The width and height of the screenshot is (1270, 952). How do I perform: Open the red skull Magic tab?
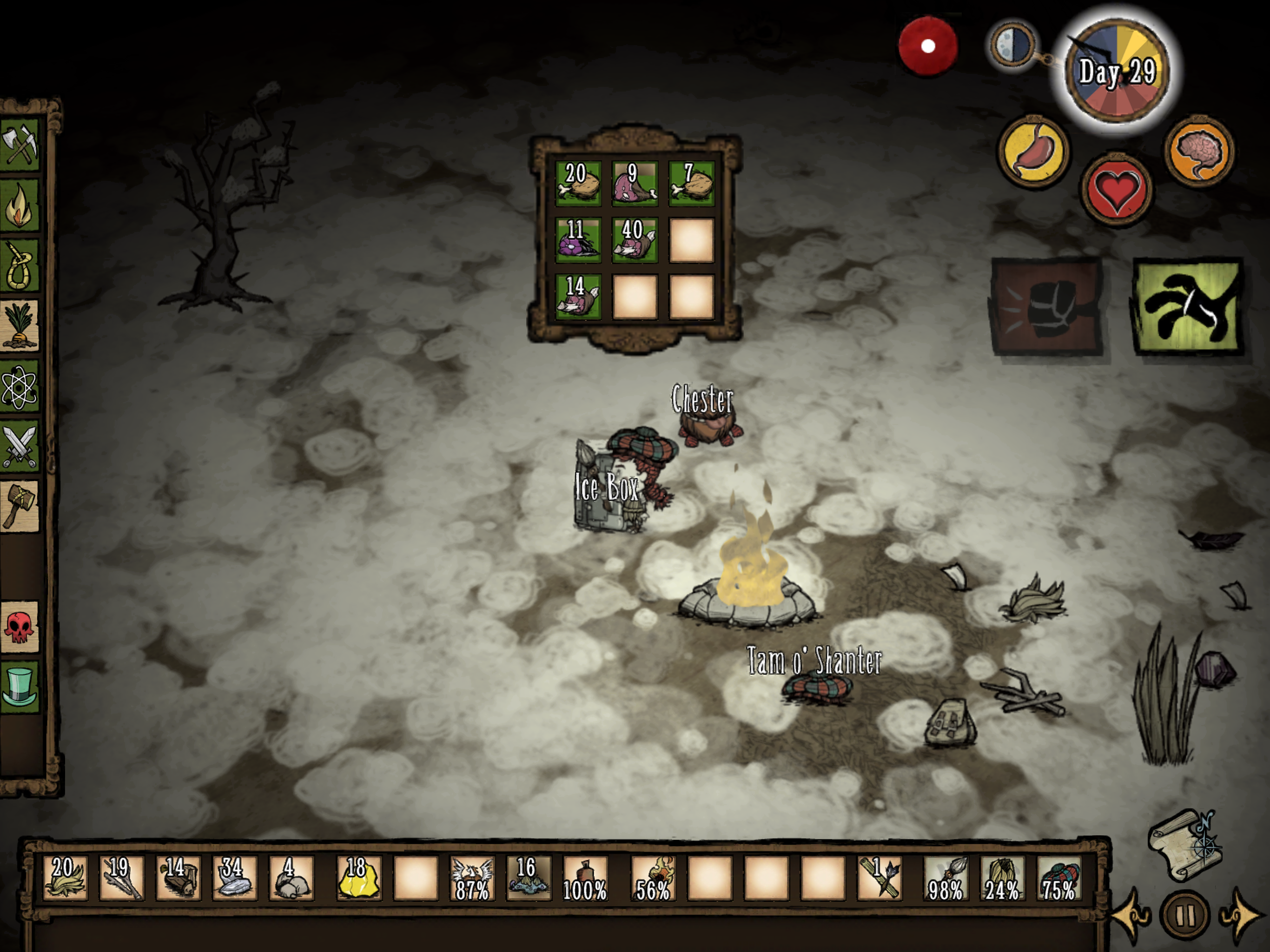[x=20, y=627]
